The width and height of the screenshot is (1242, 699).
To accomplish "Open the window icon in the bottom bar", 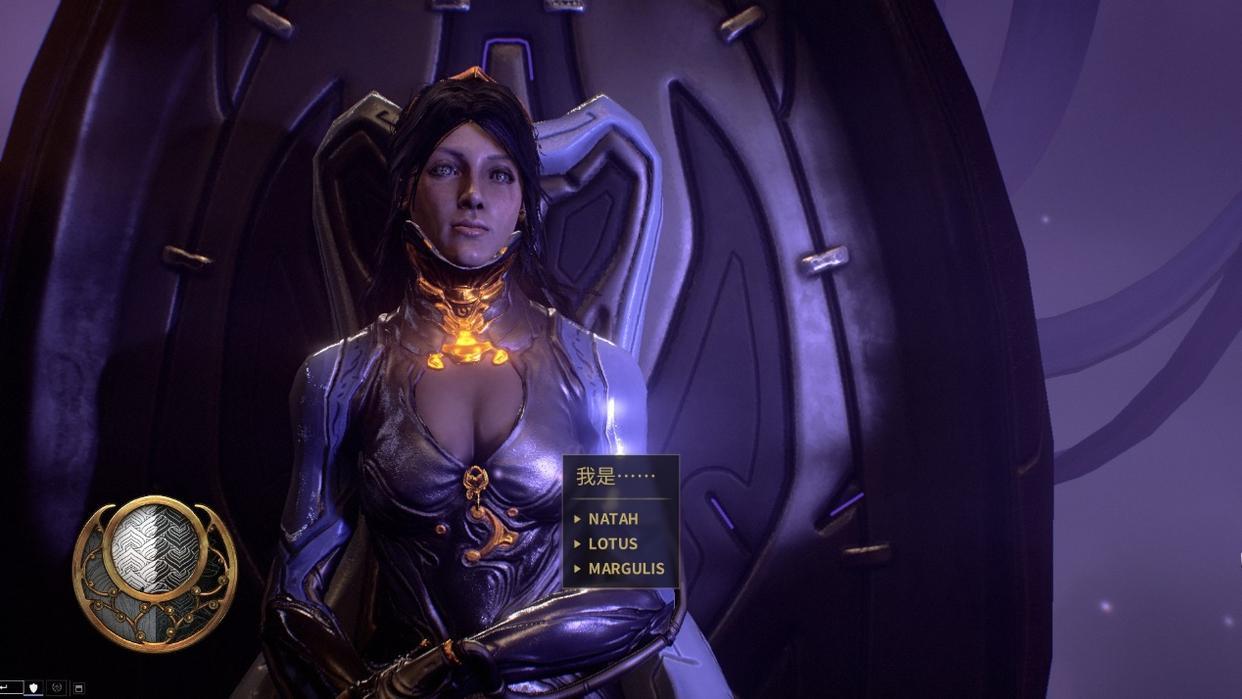I will coord(79,688).
